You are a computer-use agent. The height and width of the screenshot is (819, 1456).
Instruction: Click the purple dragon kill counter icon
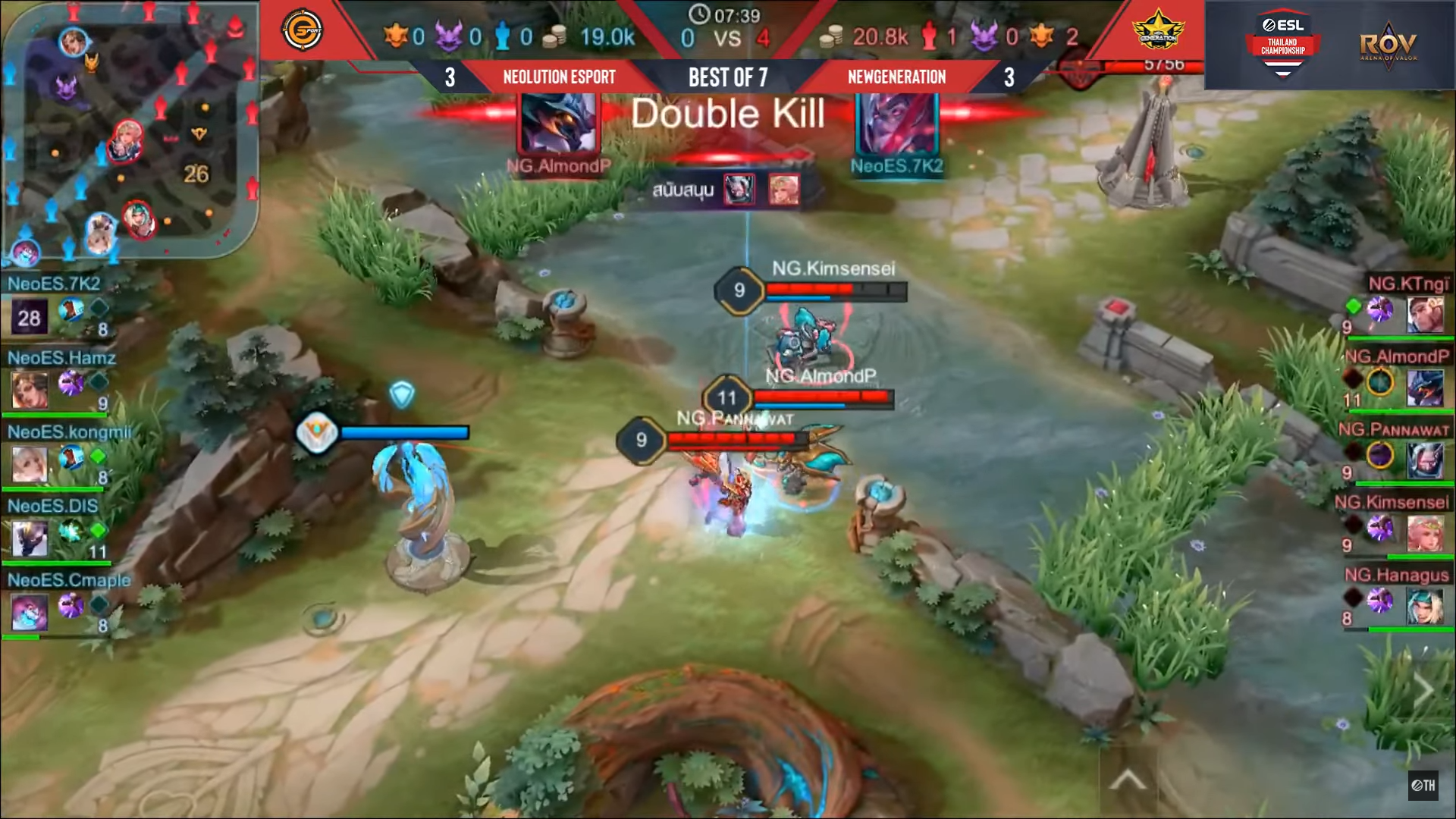pos(449,36)
